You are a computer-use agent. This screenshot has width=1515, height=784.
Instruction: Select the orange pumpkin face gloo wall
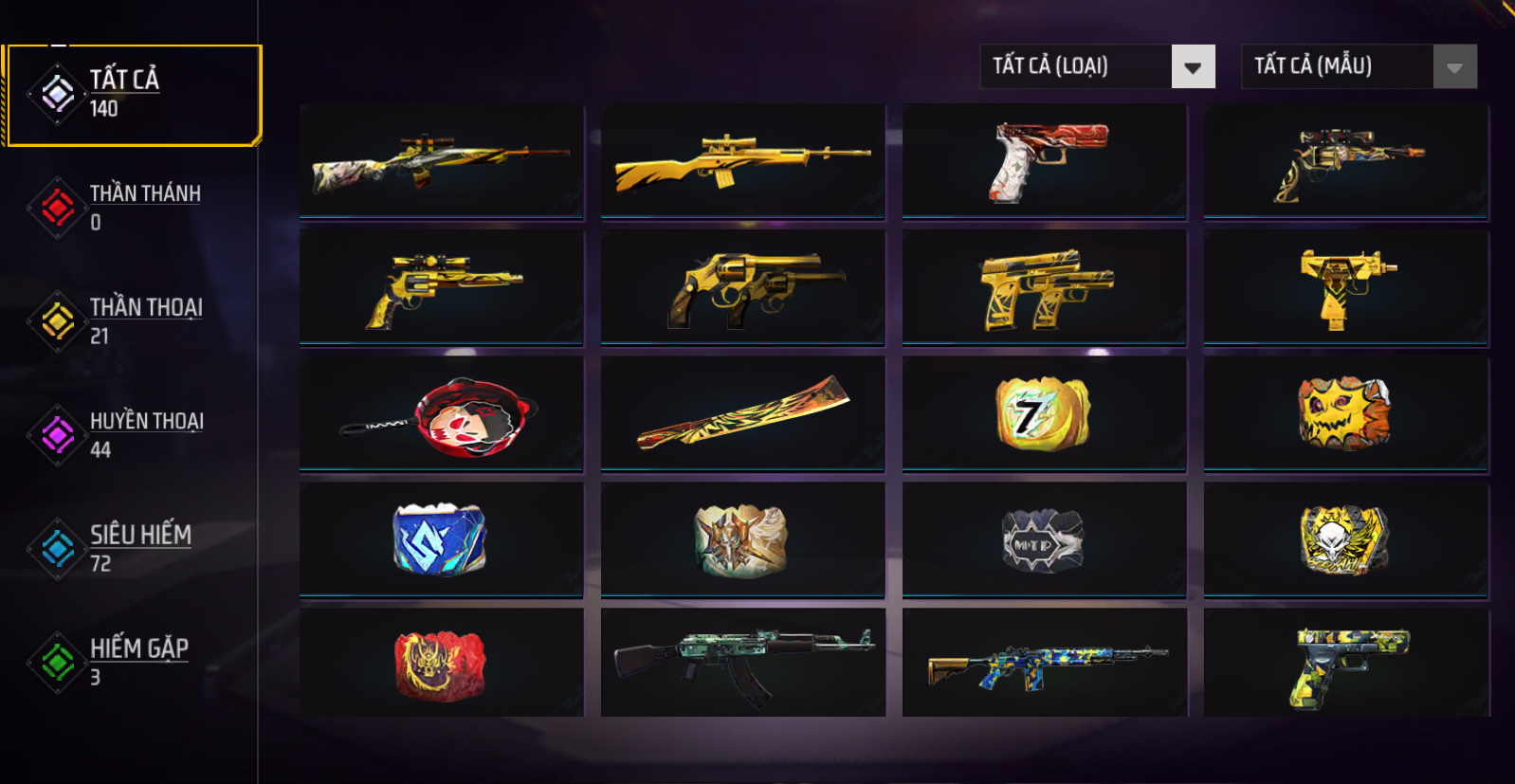pos(1345,414)
